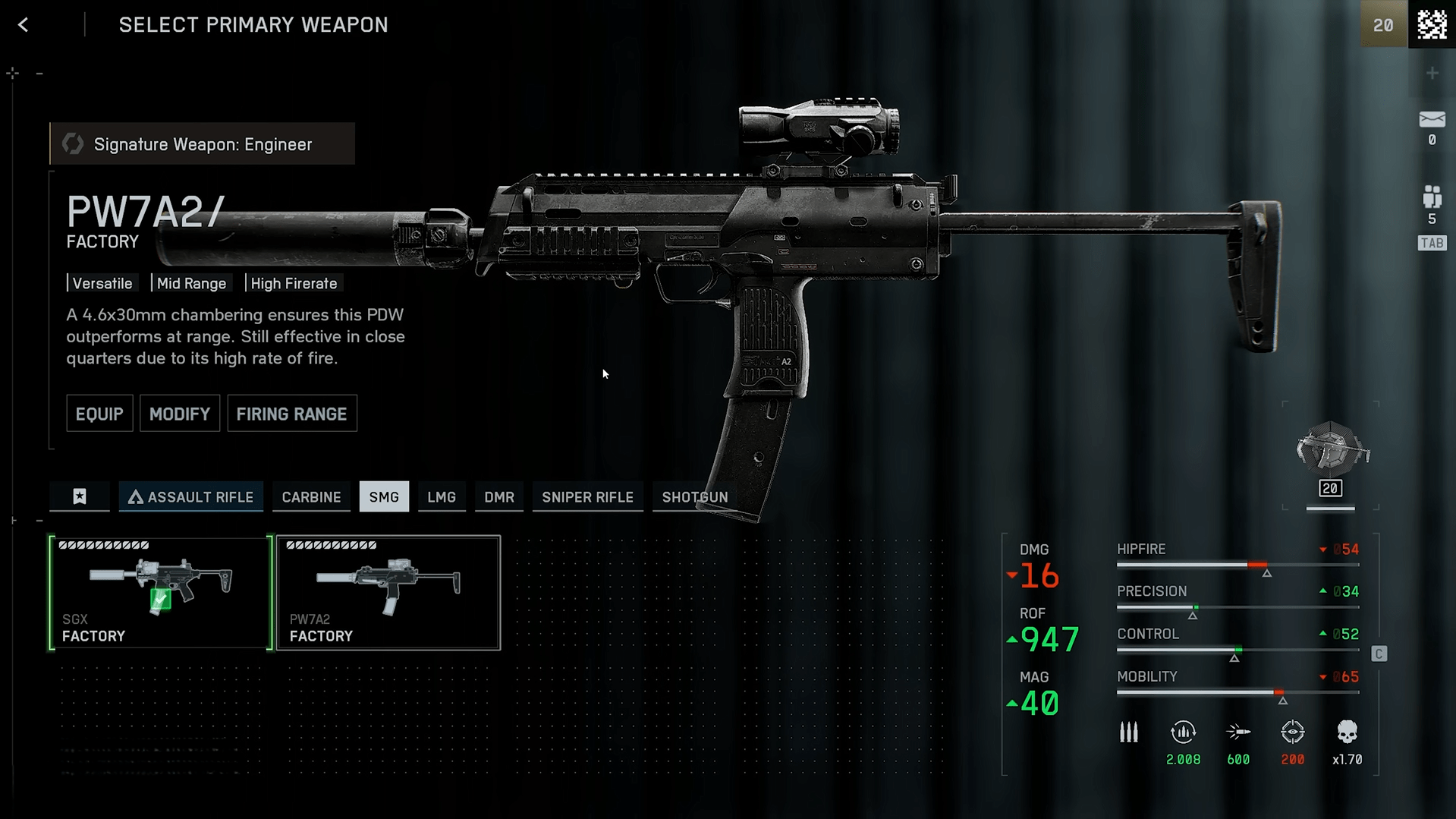Click the plus icon under the profile
The height and width of the screenshot is (819, 1456).
pos(1432,74)
